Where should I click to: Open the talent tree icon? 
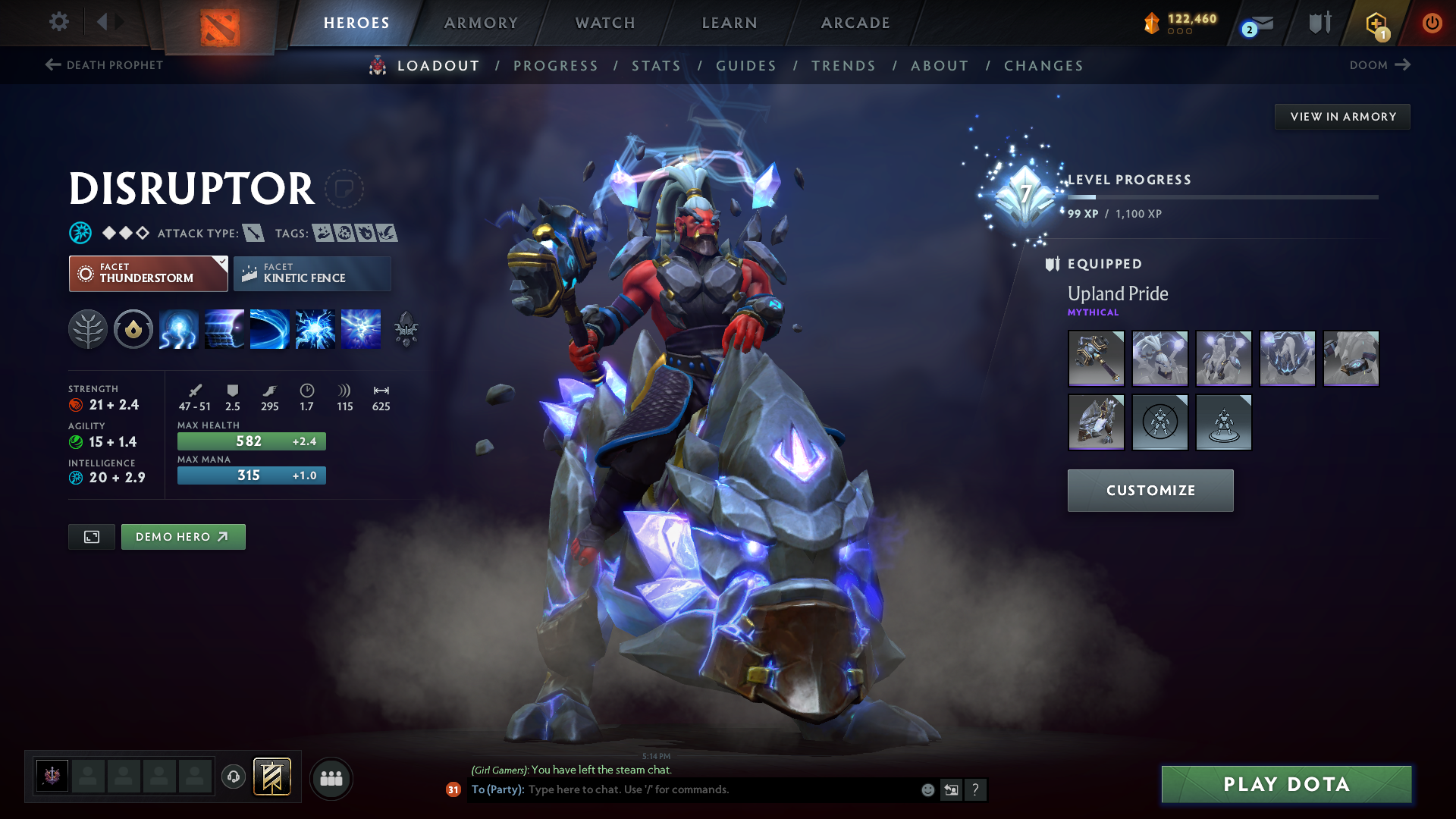coord(88,329)
